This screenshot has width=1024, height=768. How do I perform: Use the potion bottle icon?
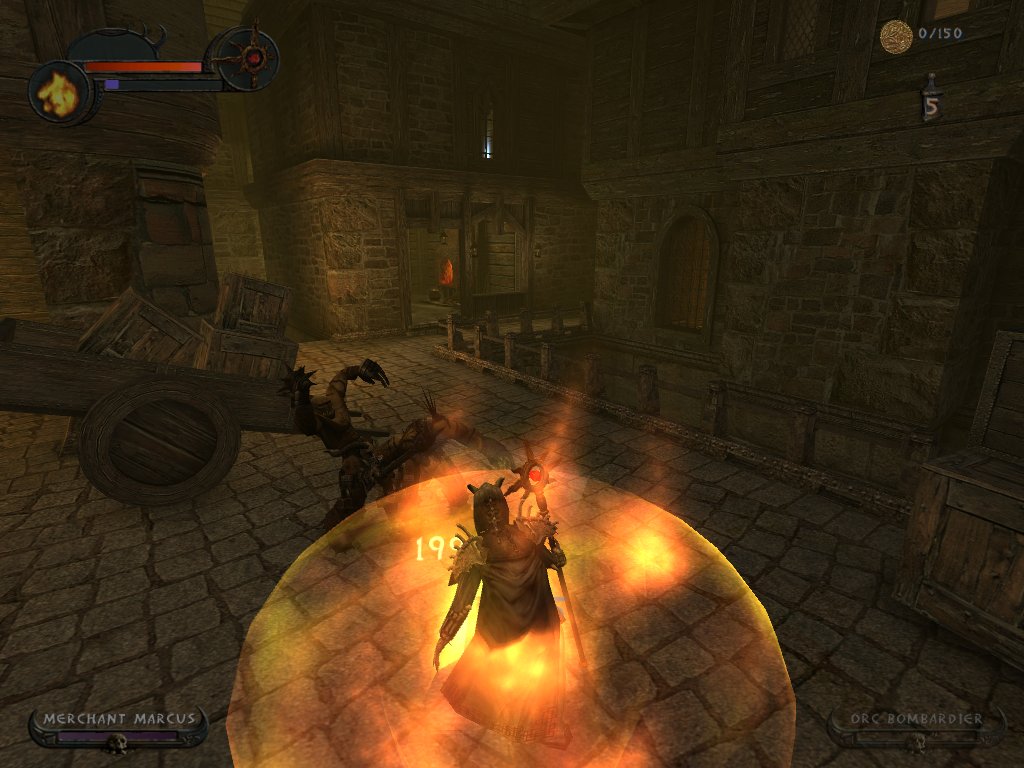tap(932, 101)
